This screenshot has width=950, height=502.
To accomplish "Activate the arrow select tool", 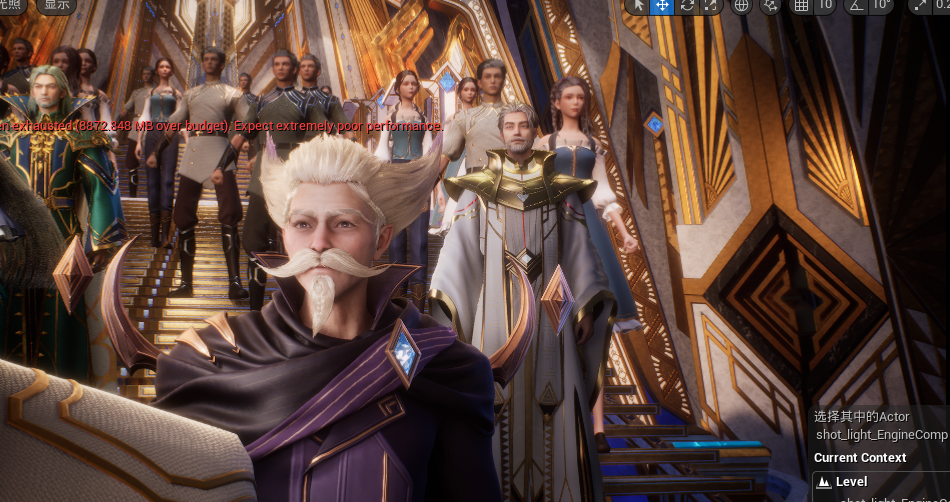I will 638,5.
